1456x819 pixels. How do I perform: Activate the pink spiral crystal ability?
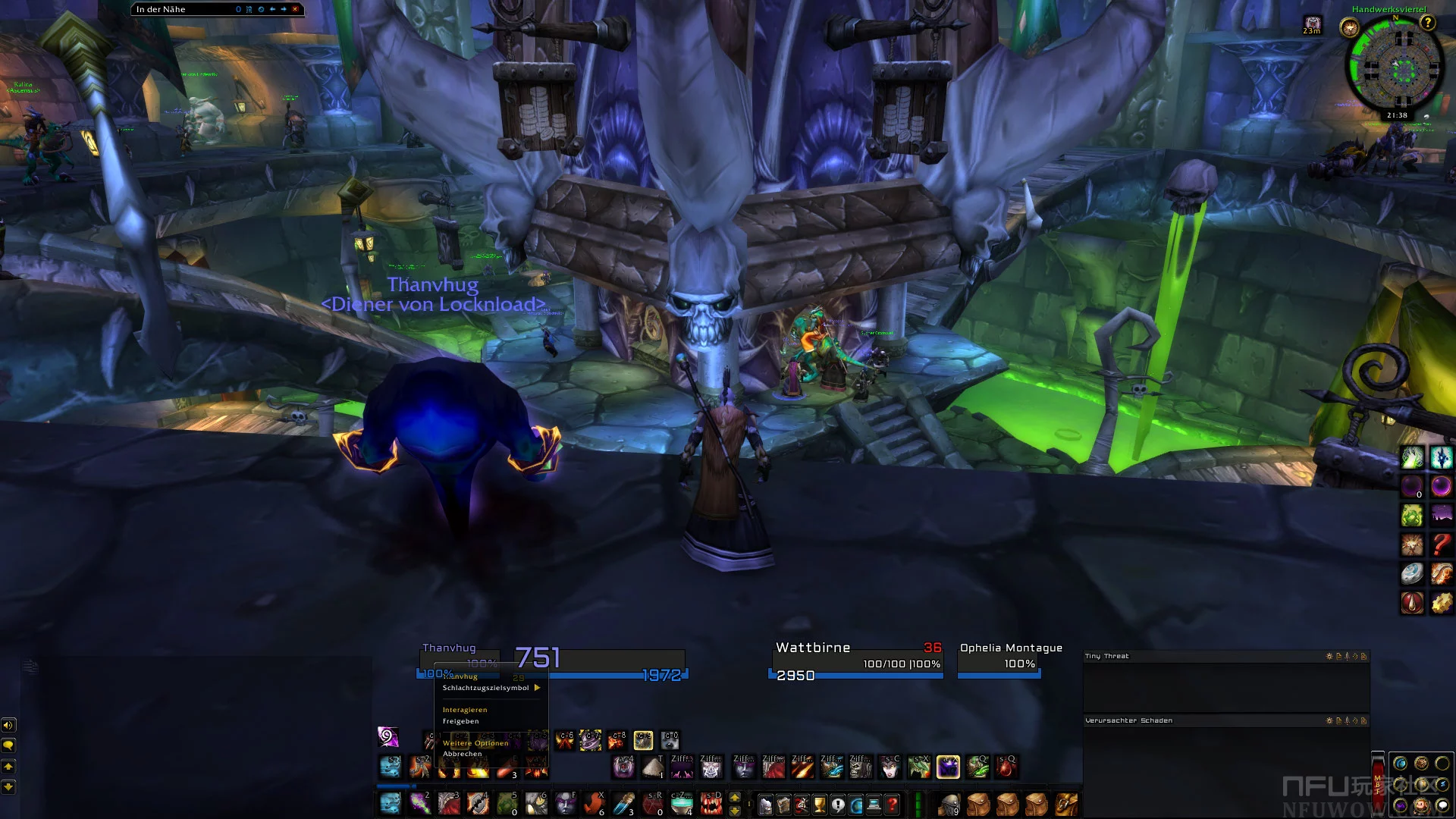(388, 736)
